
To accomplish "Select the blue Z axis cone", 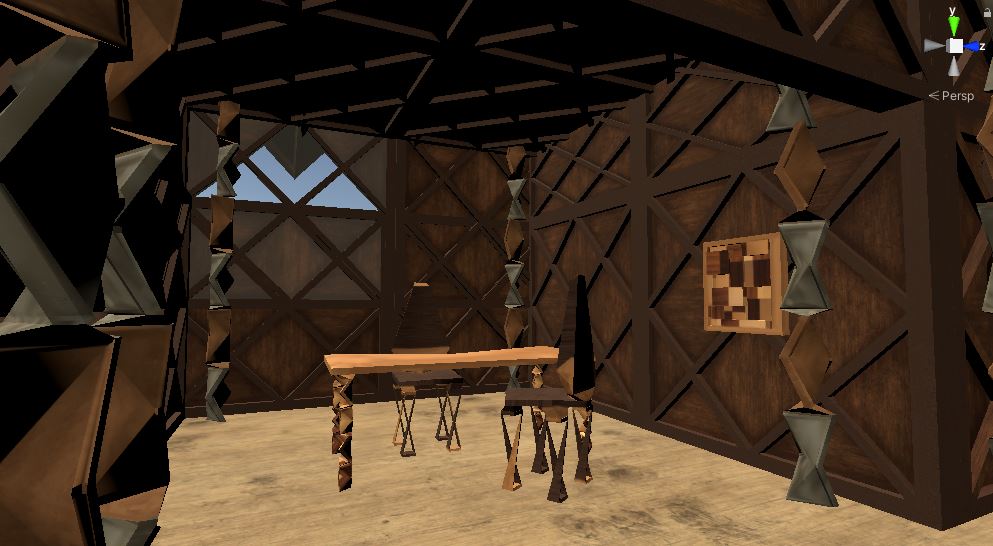I will tap(973, 46).
